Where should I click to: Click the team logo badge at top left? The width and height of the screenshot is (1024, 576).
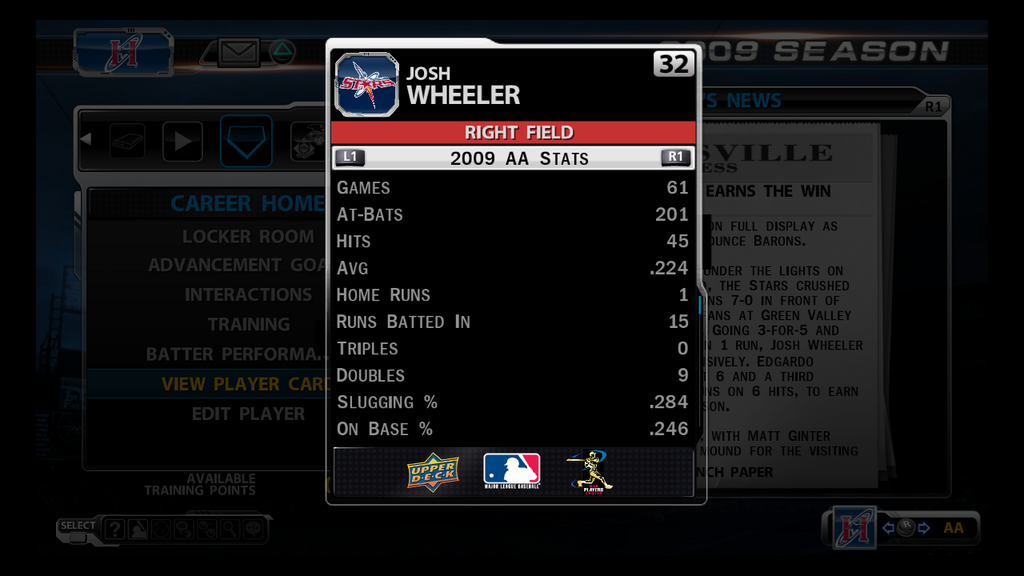pos(122,52)
